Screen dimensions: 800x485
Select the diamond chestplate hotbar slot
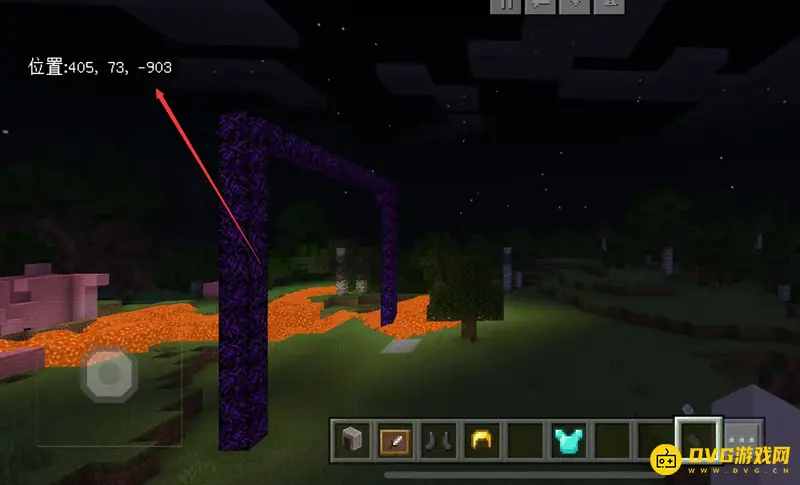click(x=567, y=439)
